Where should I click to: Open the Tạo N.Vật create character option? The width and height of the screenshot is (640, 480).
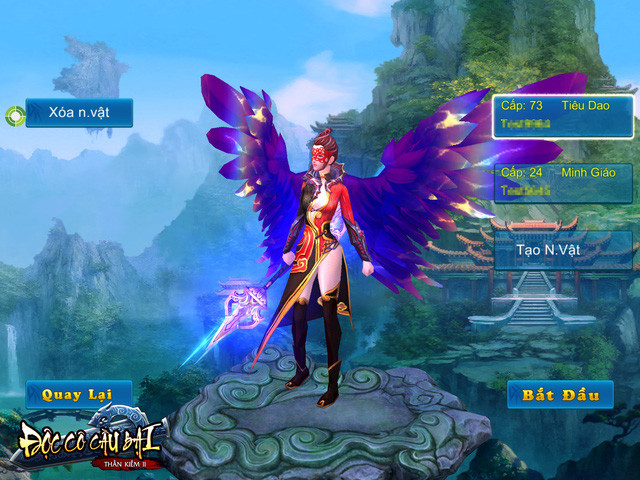point(563,249)
